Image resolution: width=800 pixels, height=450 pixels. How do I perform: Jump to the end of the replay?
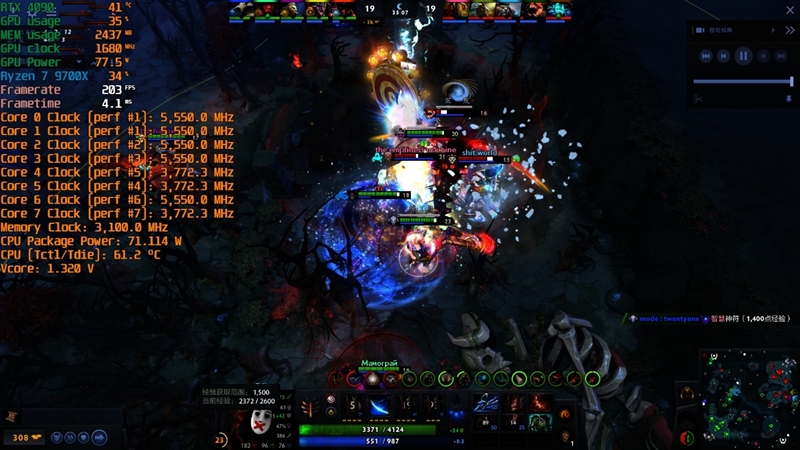(x=780, y=56)
